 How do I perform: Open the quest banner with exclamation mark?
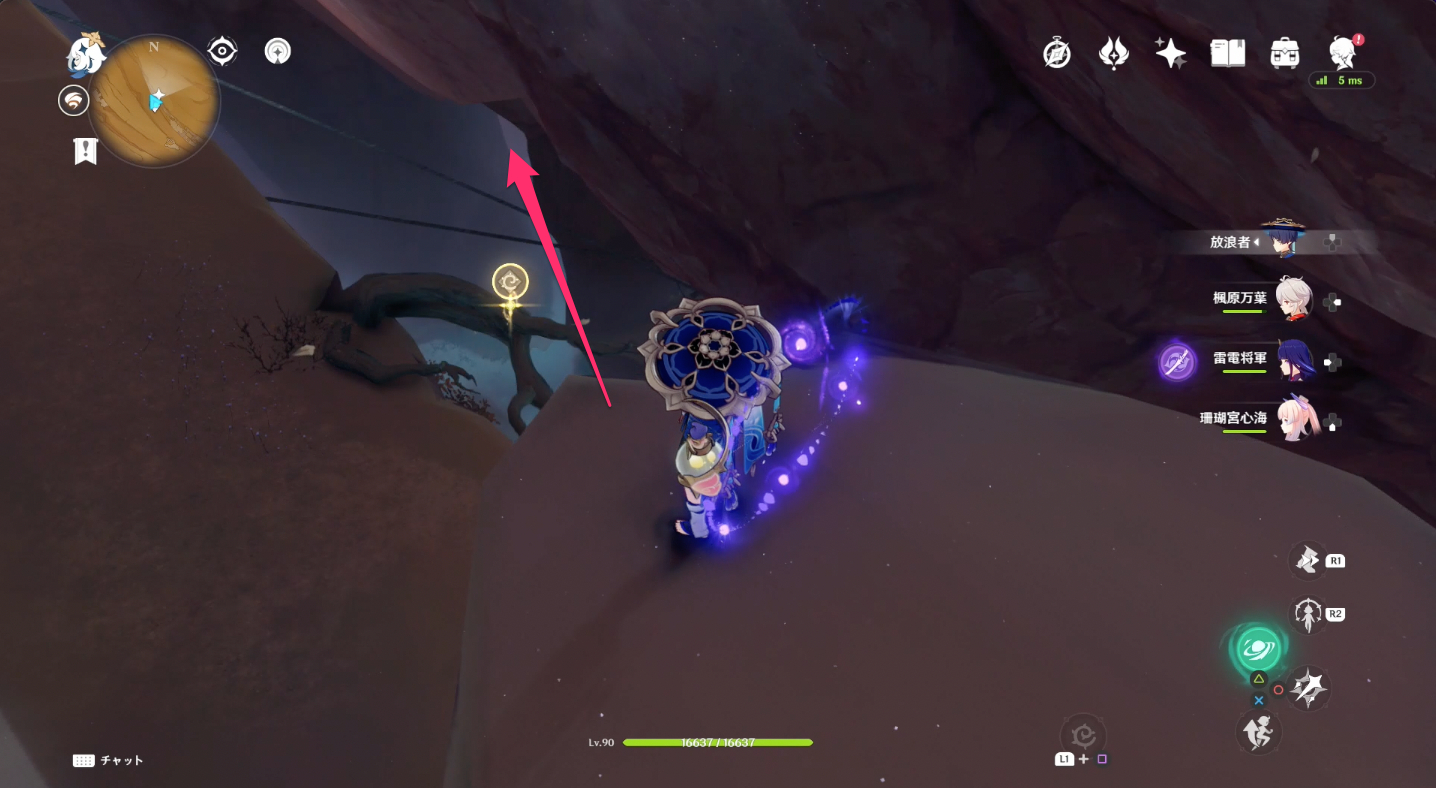pos(85,151)
